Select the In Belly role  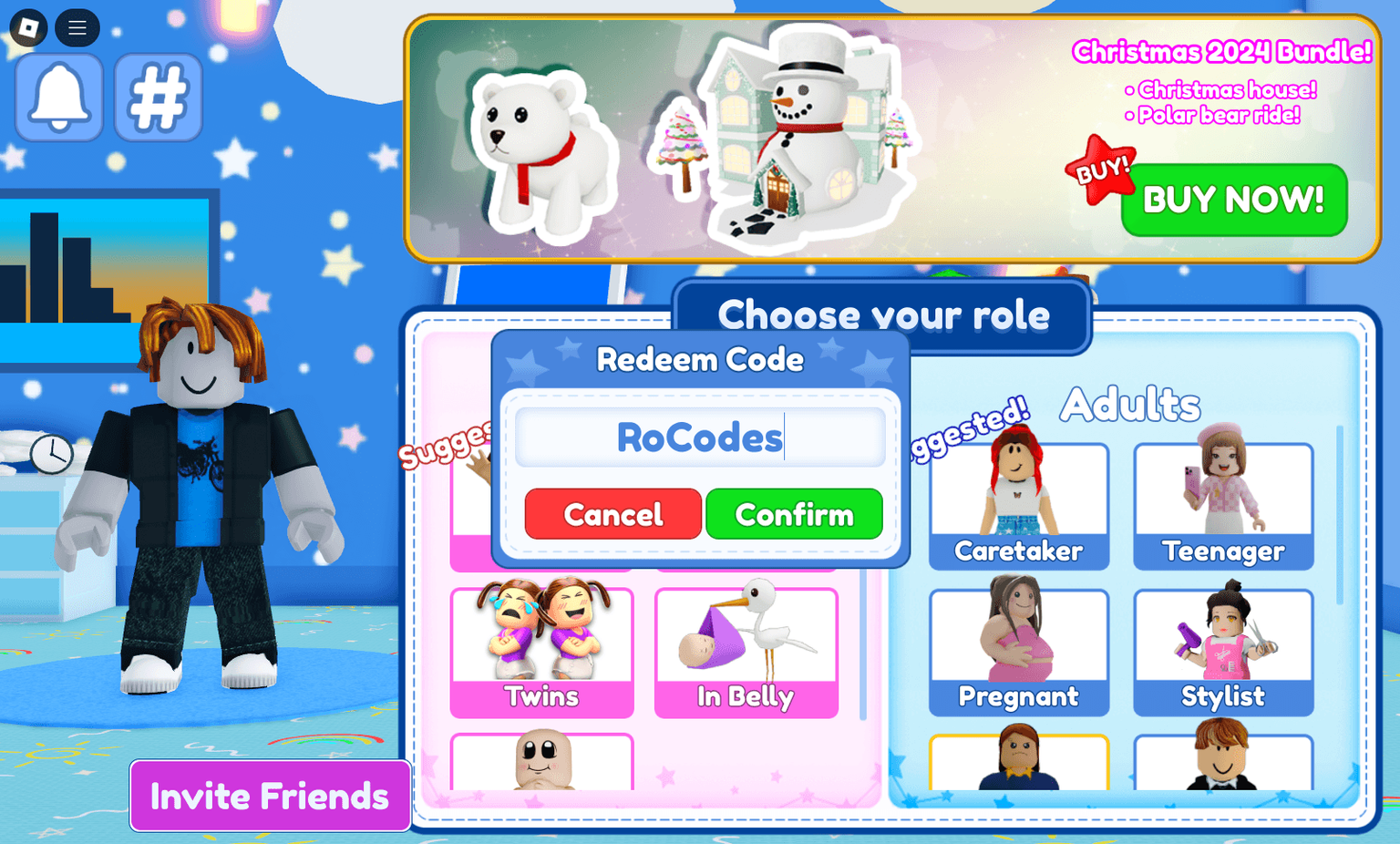tap(746, 647)
